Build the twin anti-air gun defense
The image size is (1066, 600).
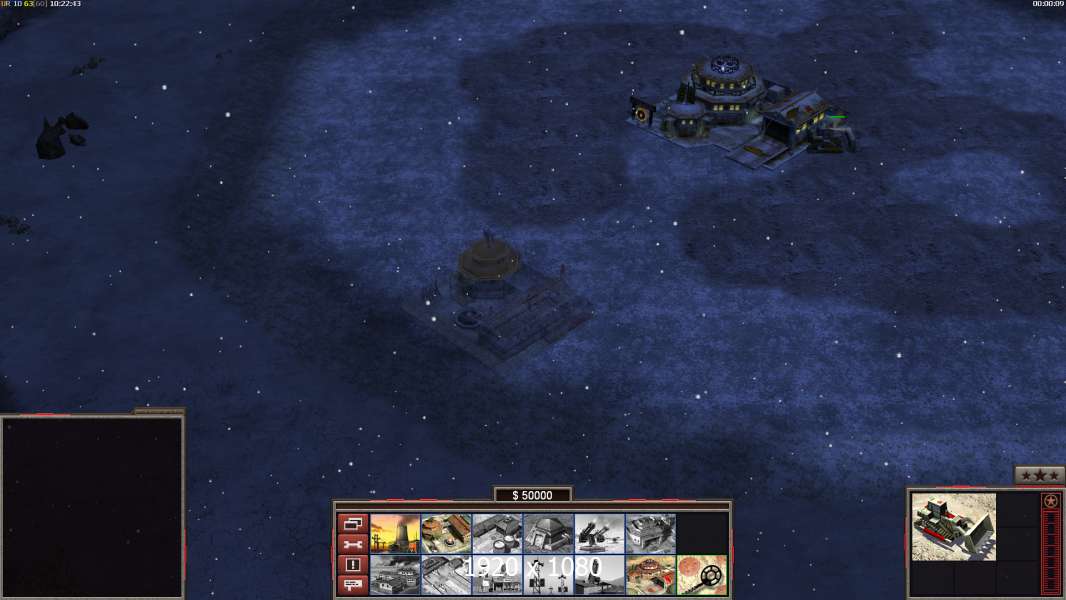(x=599, y=533)
